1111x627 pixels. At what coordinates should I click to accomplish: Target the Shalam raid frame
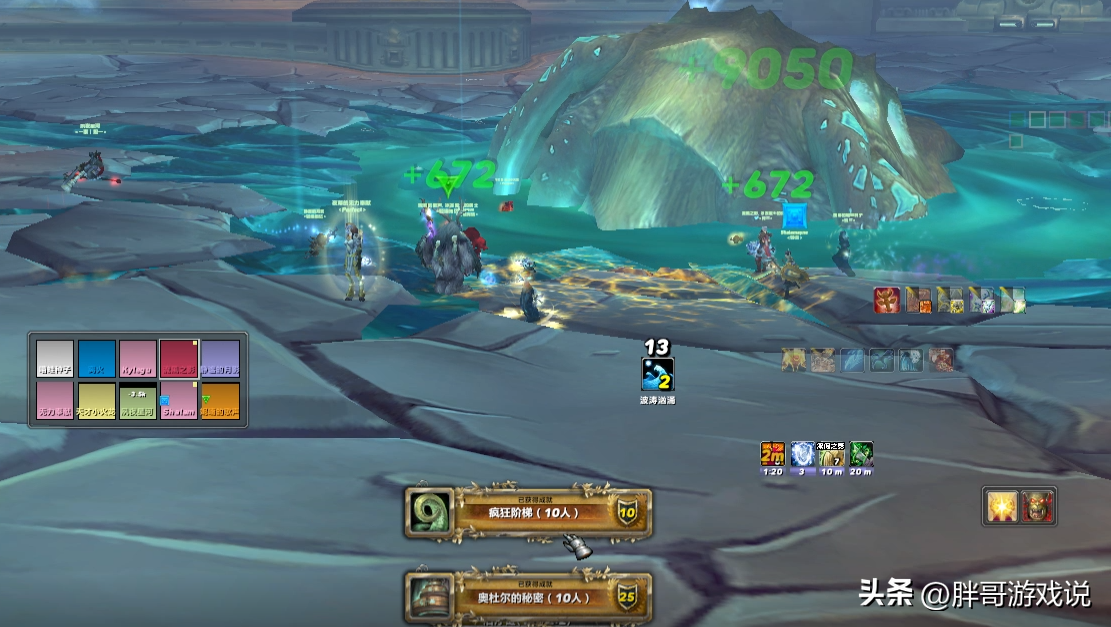click(179, 400)
